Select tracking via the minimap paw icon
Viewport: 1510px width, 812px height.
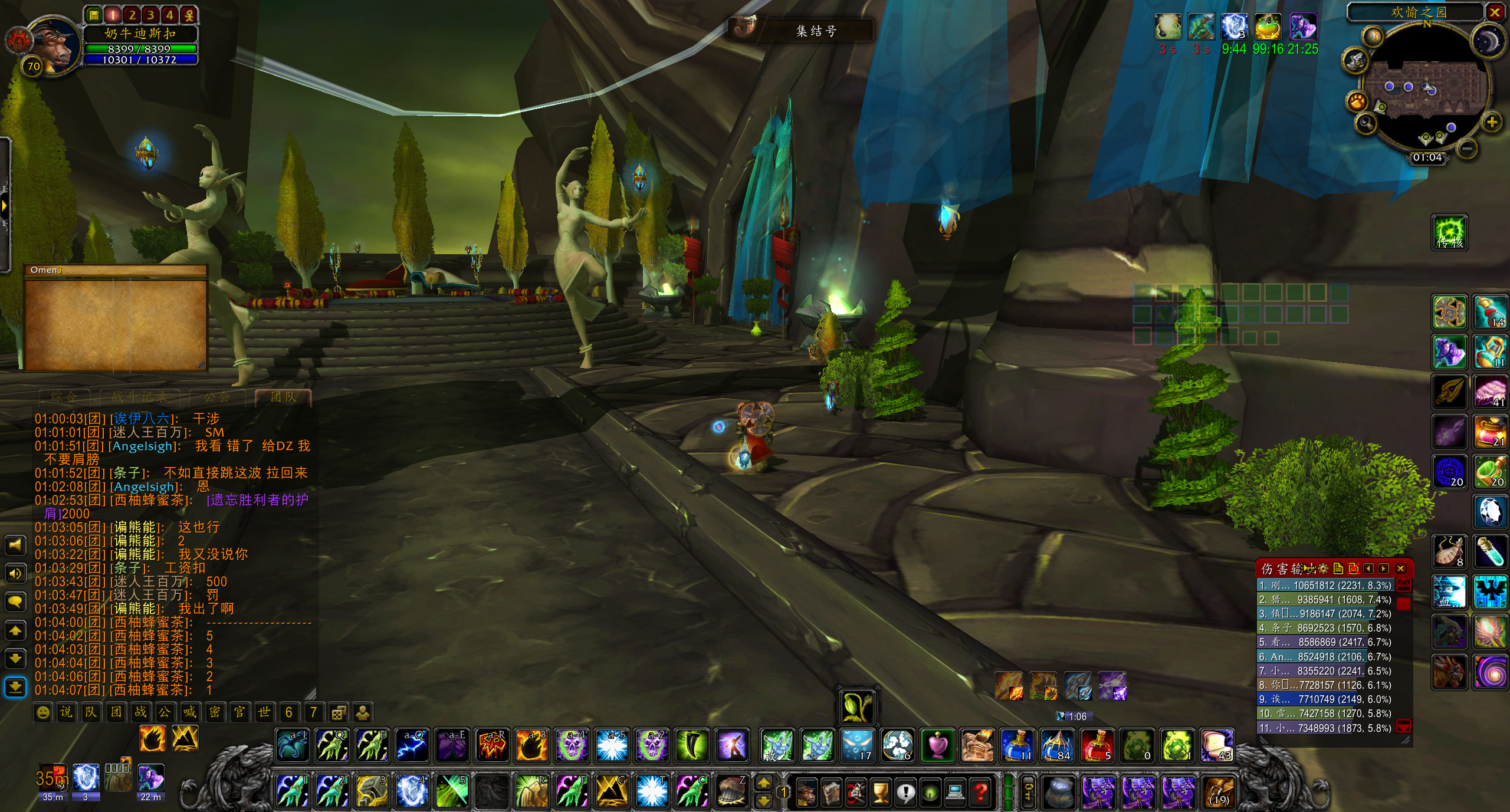tap(1357, 100)
